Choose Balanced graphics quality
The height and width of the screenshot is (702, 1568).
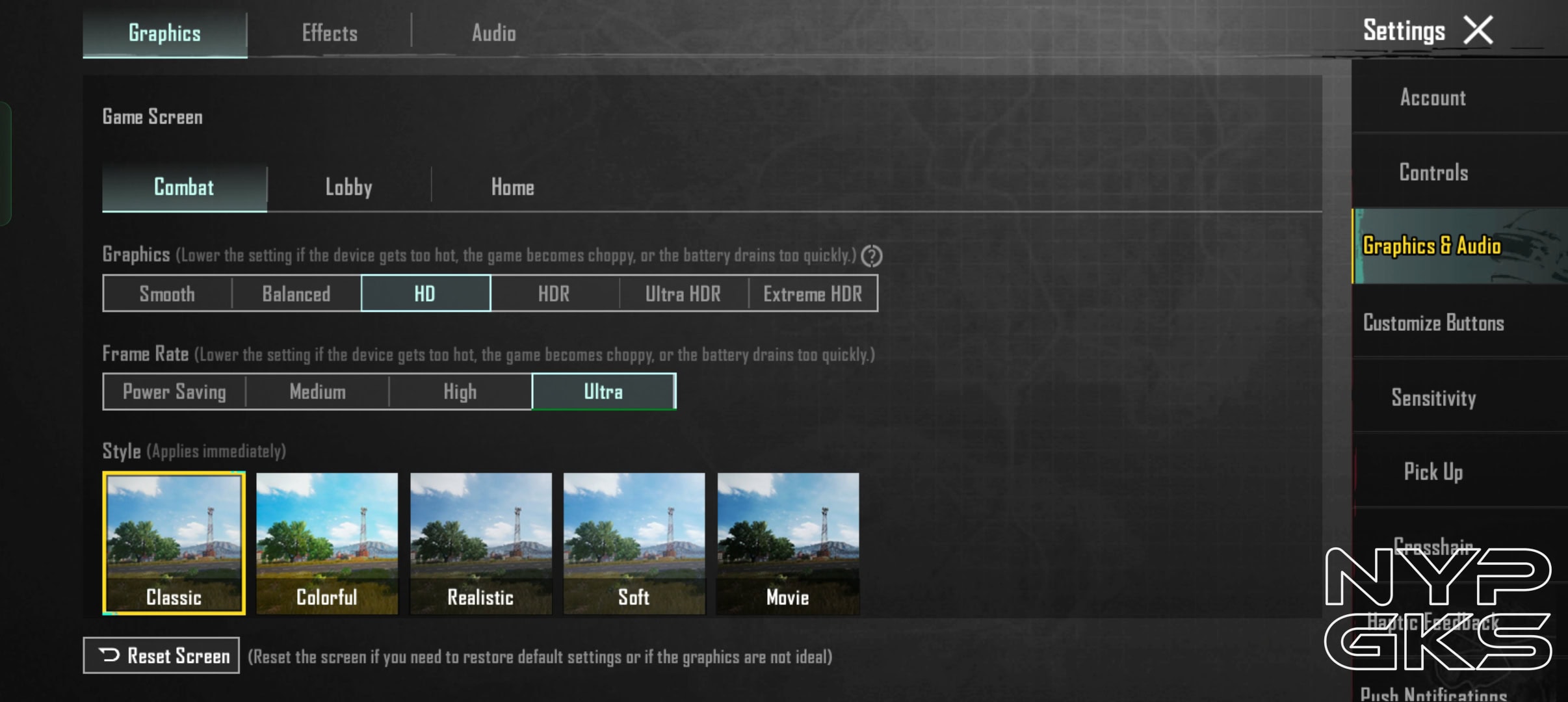(x=296, y=294)
